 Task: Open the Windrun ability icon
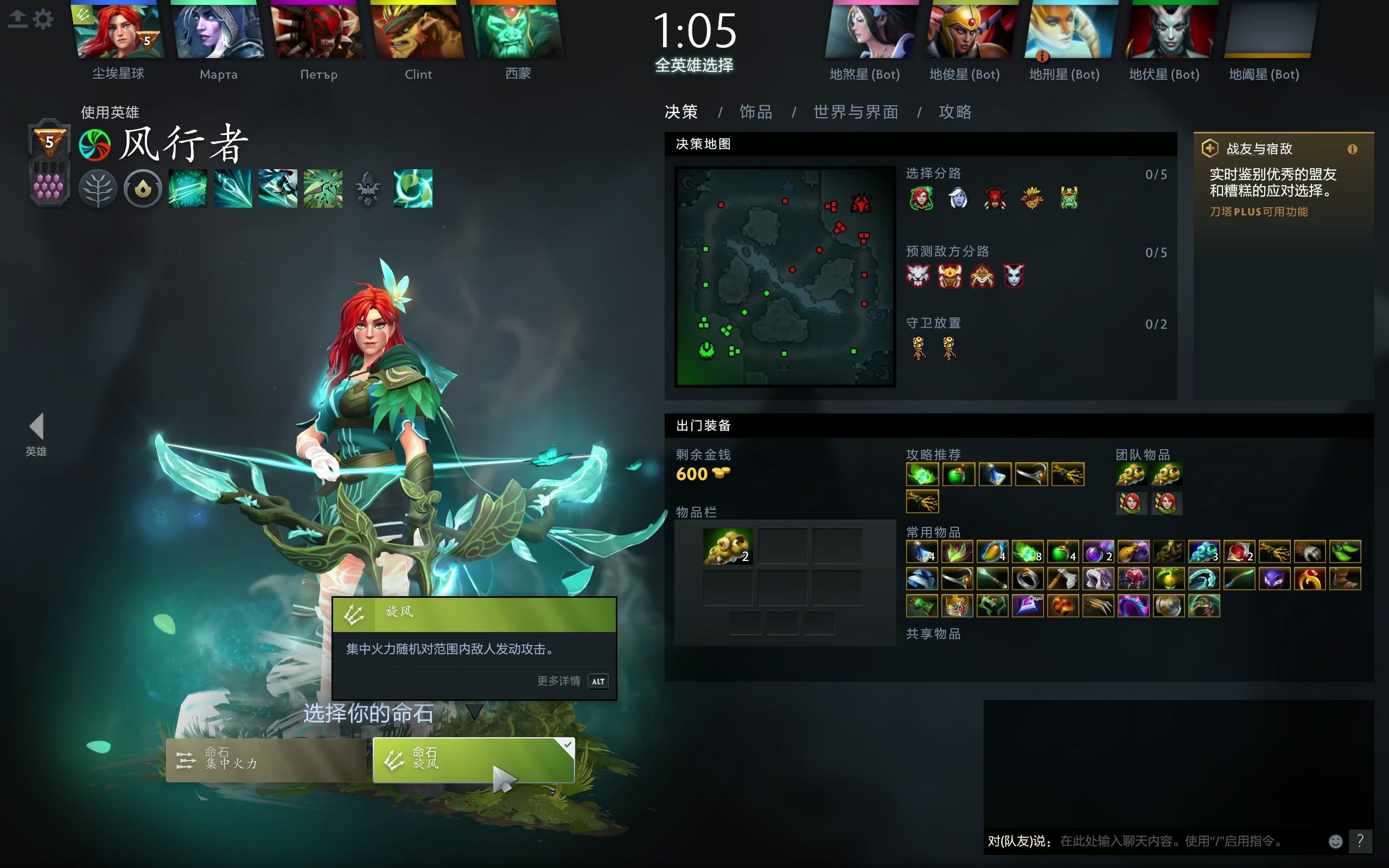point(278,188)
